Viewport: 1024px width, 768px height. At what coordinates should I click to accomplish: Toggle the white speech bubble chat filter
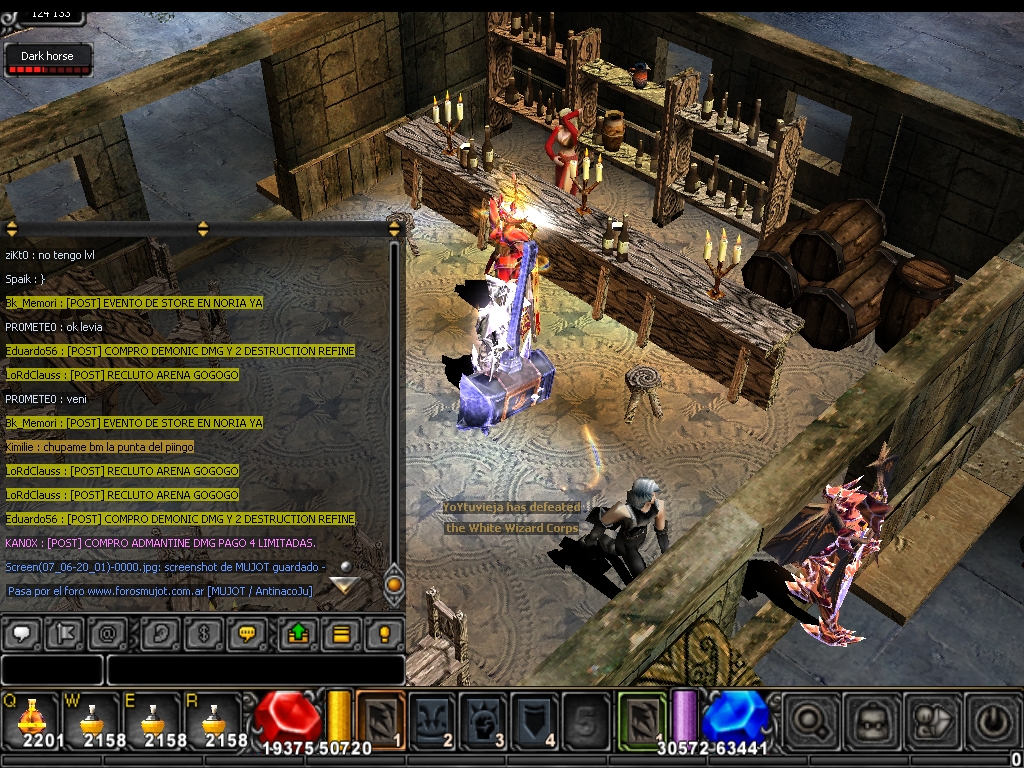22,633
